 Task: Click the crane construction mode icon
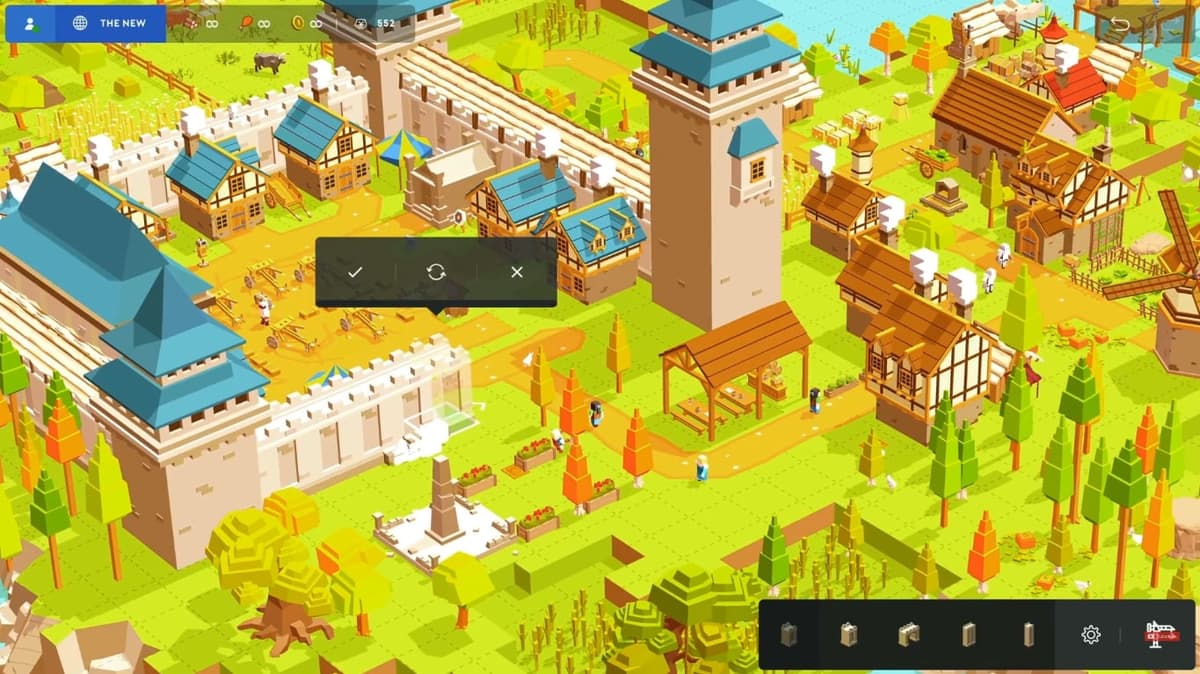1161,634
